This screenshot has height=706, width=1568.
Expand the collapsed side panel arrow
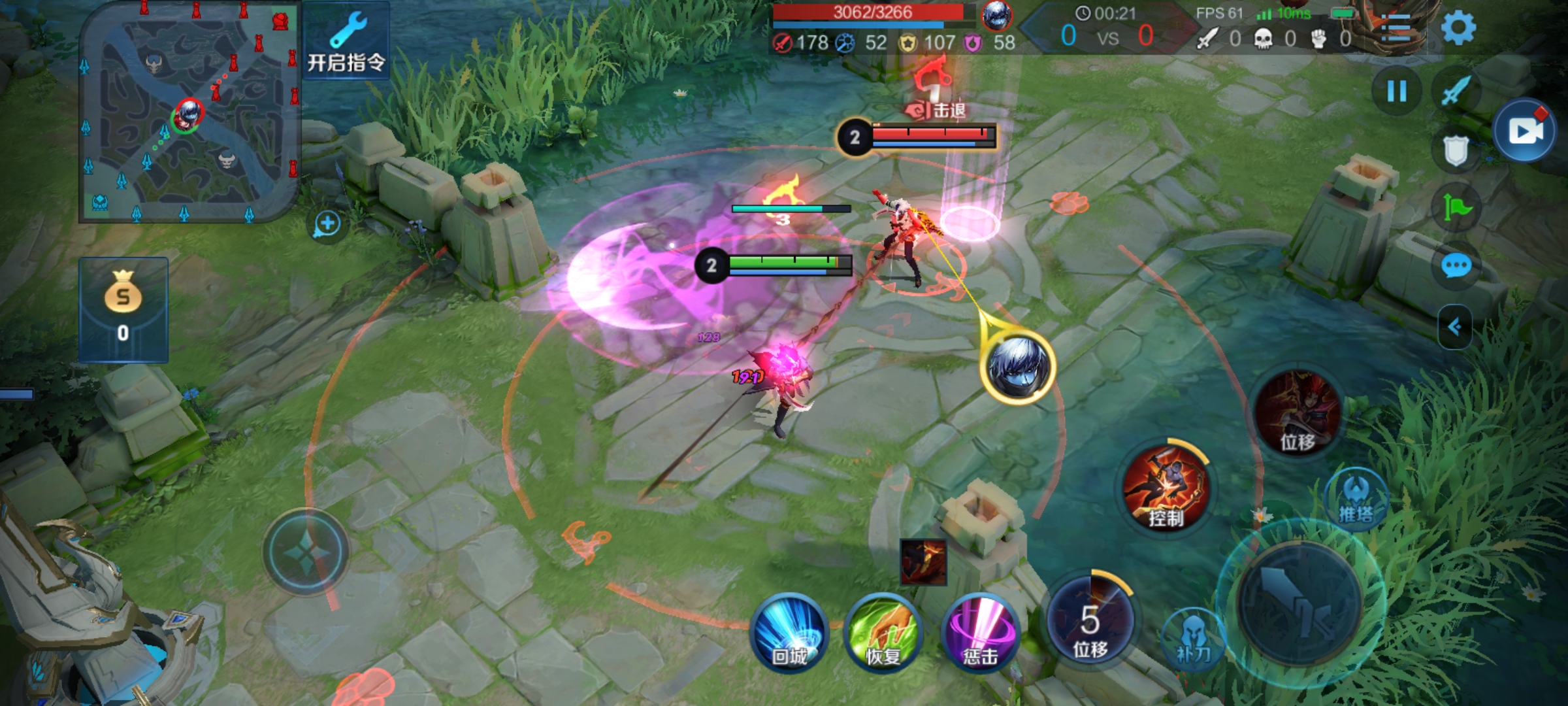coord(1454,327)
